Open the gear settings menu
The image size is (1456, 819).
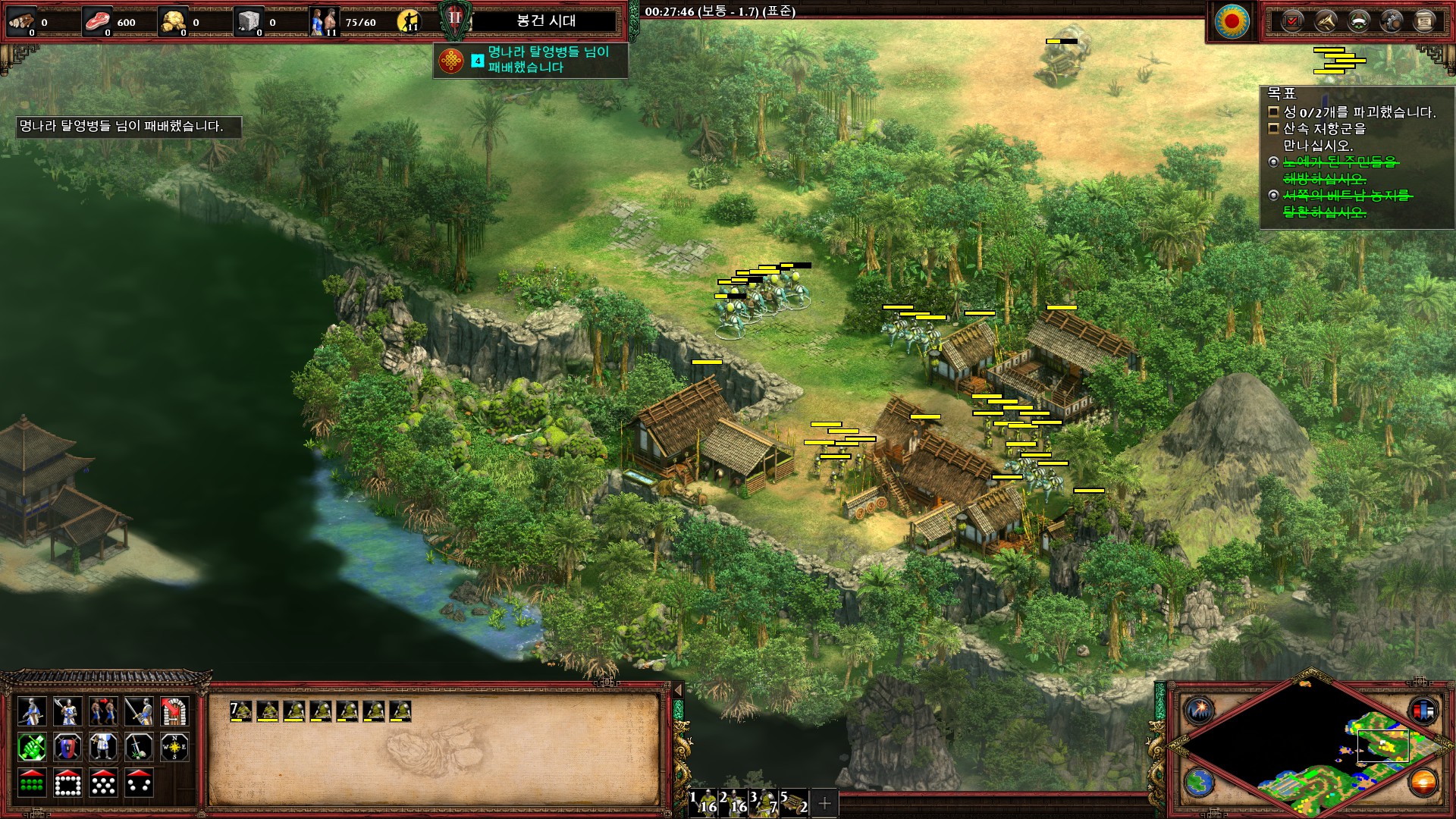[x=1392, y=21]
